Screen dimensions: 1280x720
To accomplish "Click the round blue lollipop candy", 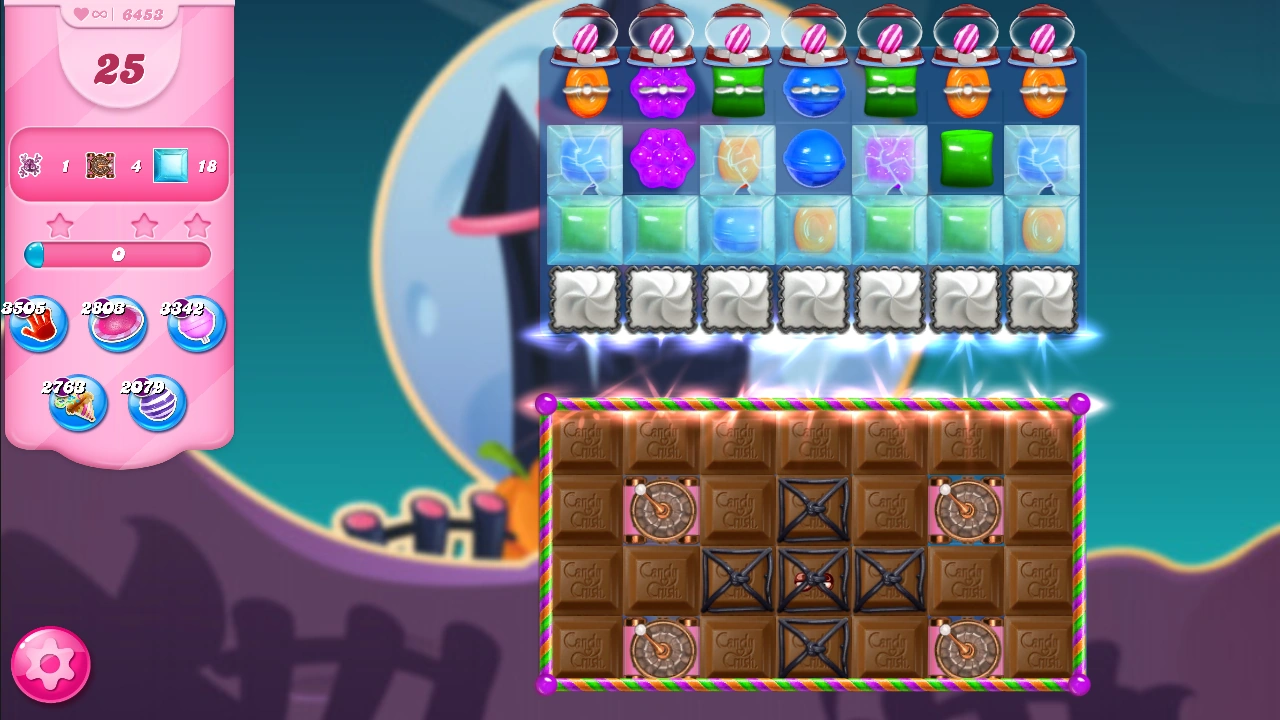I will pyautogui.click(x=814, y=158).
